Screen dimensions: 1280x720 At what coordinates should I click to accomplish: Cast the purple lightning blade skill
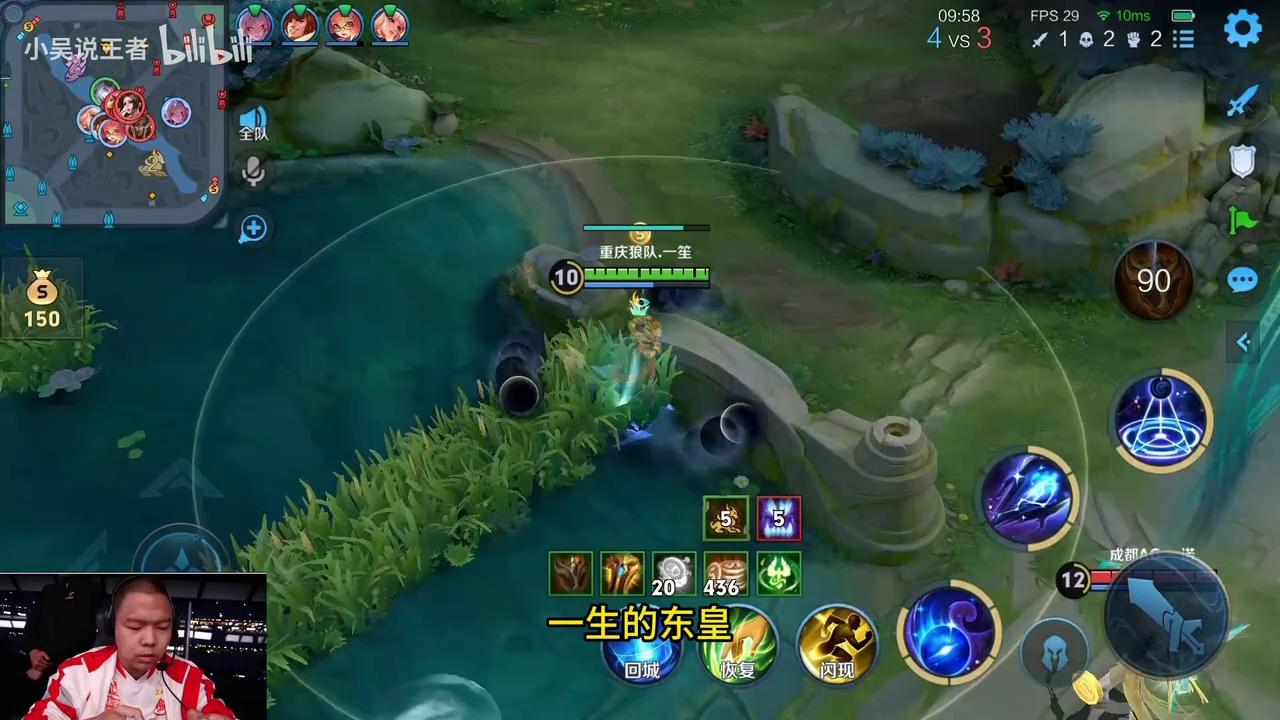coord(1027,497)
